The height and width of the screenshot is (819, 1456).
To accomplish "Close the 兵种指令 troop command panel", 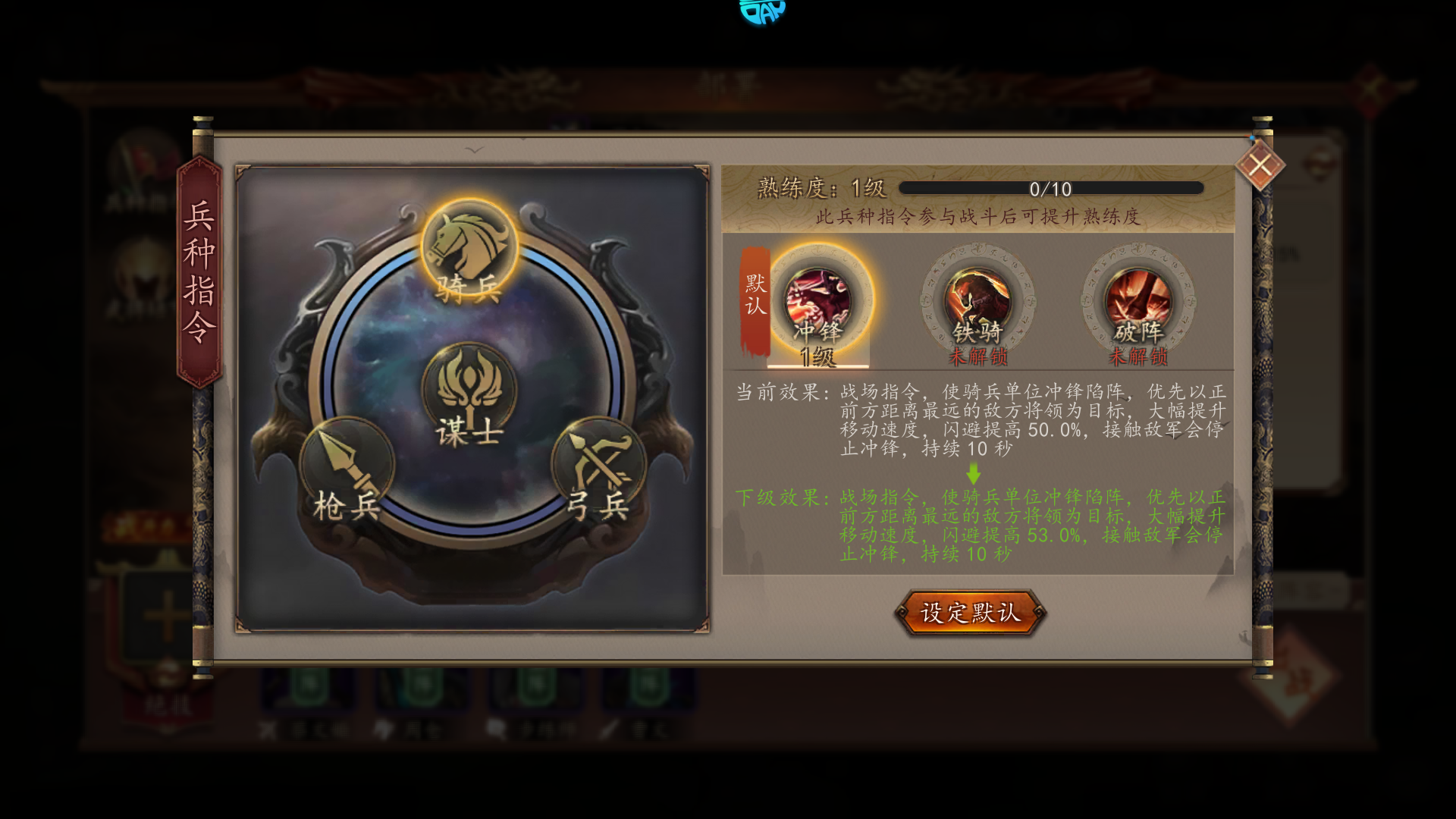I will [x=1260, y=165].
